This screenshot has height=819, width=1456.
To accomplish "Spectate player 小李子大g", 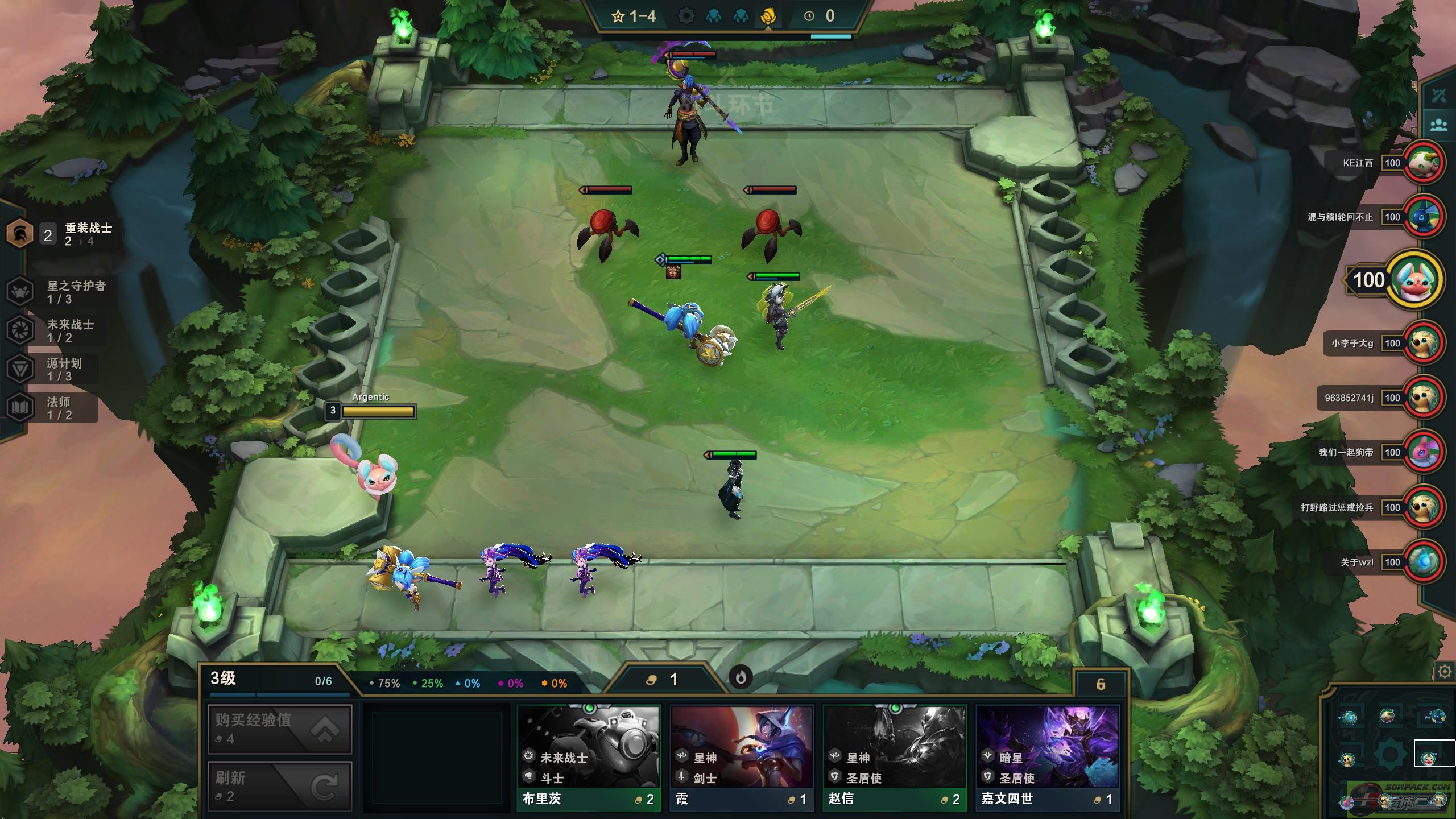I will pyautogui.click(x=1424, y=343).
